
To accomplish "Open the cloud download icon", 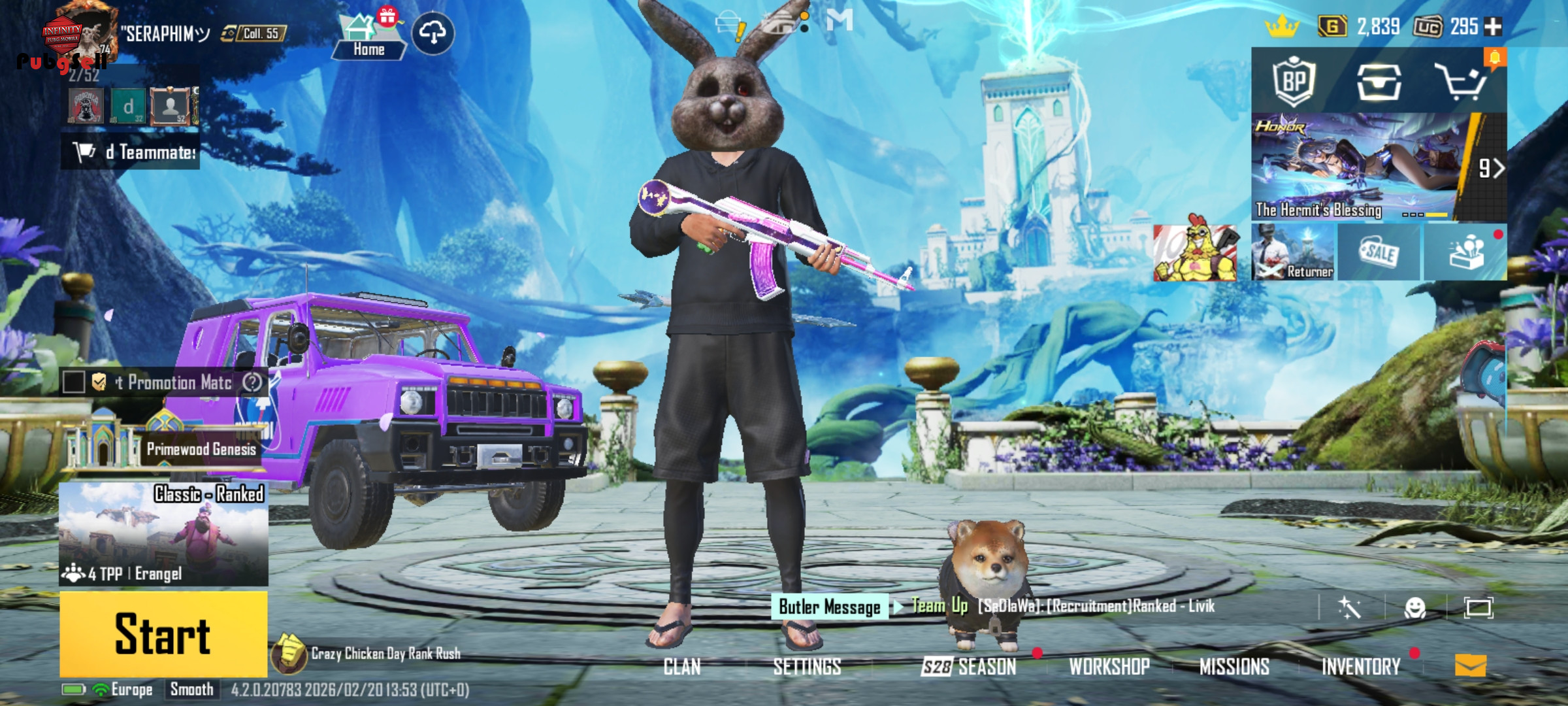I will click(433, 33).
